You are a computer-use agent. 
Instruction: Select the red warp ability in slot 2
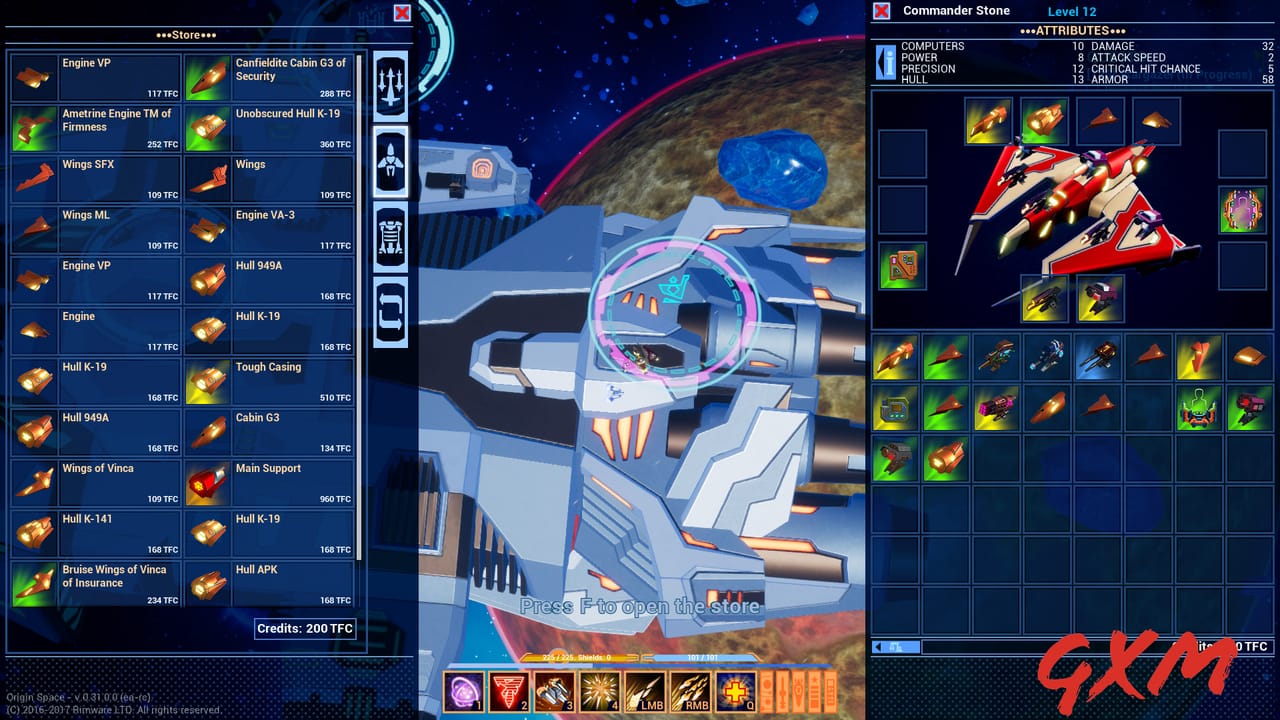pos(508,690)
